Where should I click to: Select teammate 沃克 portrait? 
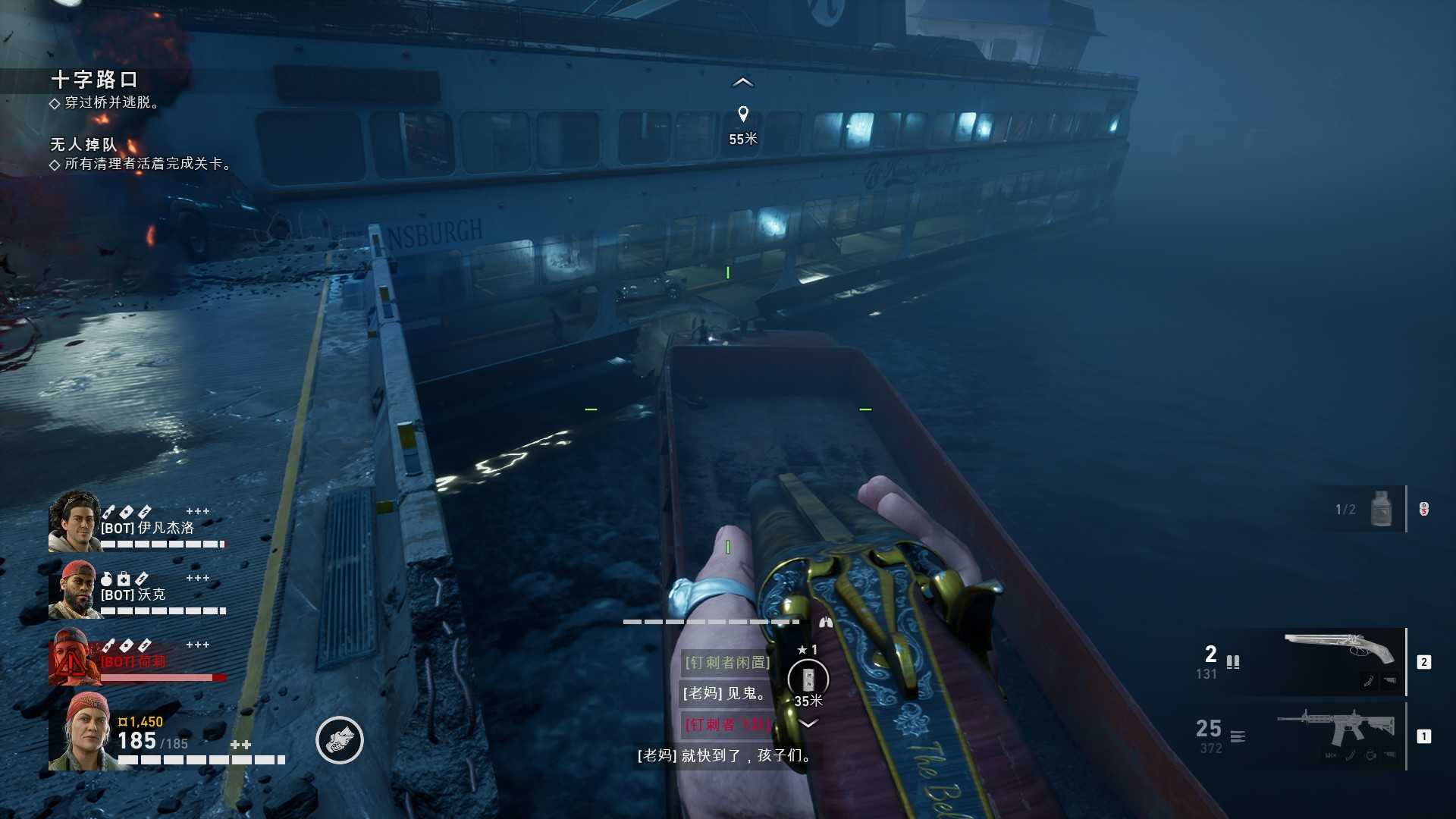point(72,589)
